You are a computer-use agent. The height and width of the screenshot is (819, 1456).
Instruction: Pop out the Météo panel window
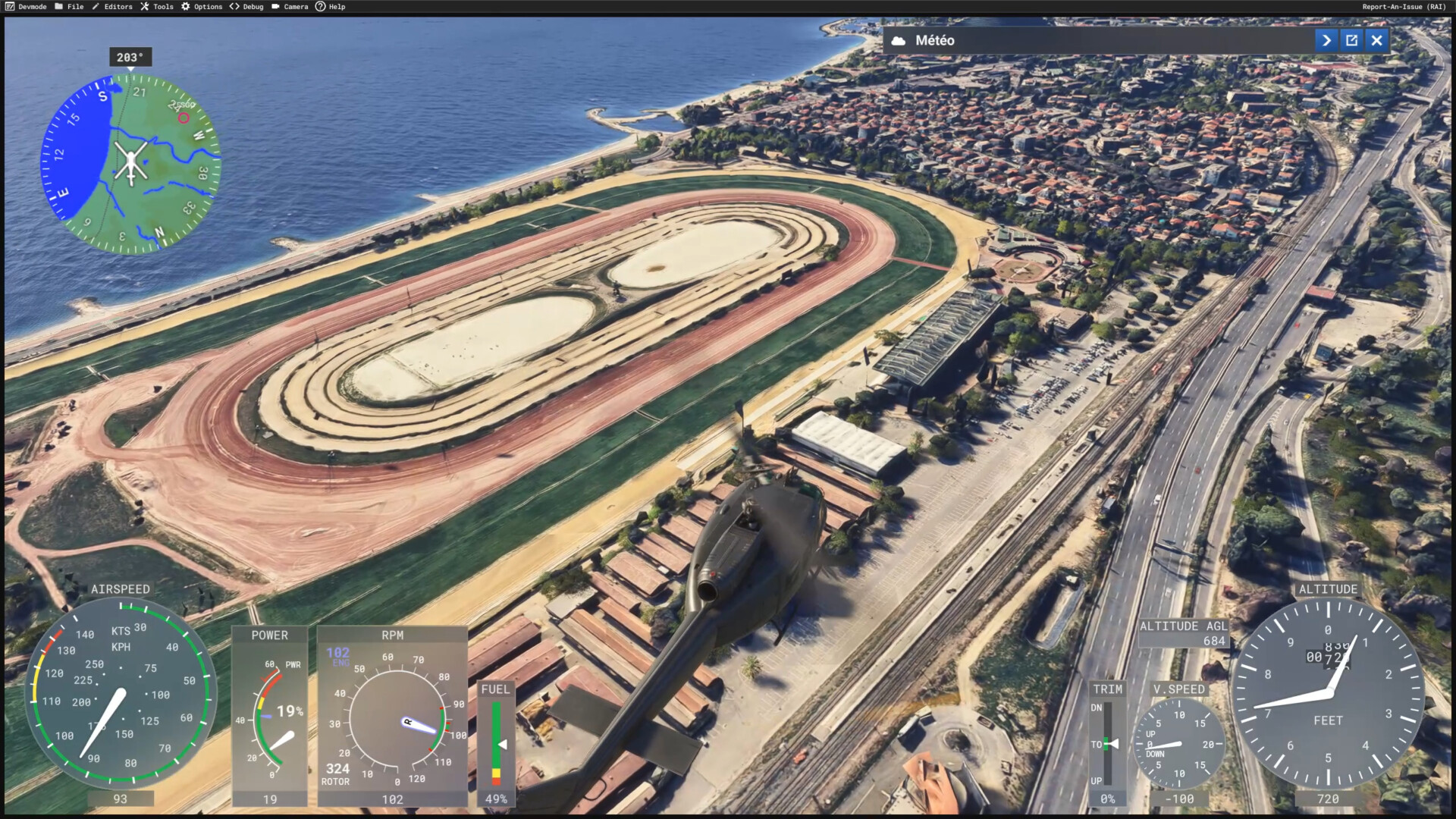coord(1351,41)
